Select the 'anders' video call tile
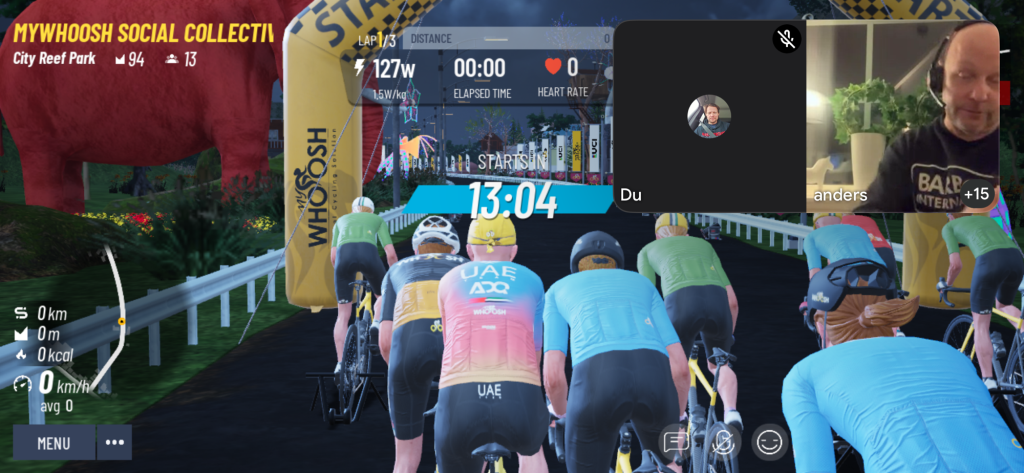 point(902,115)
